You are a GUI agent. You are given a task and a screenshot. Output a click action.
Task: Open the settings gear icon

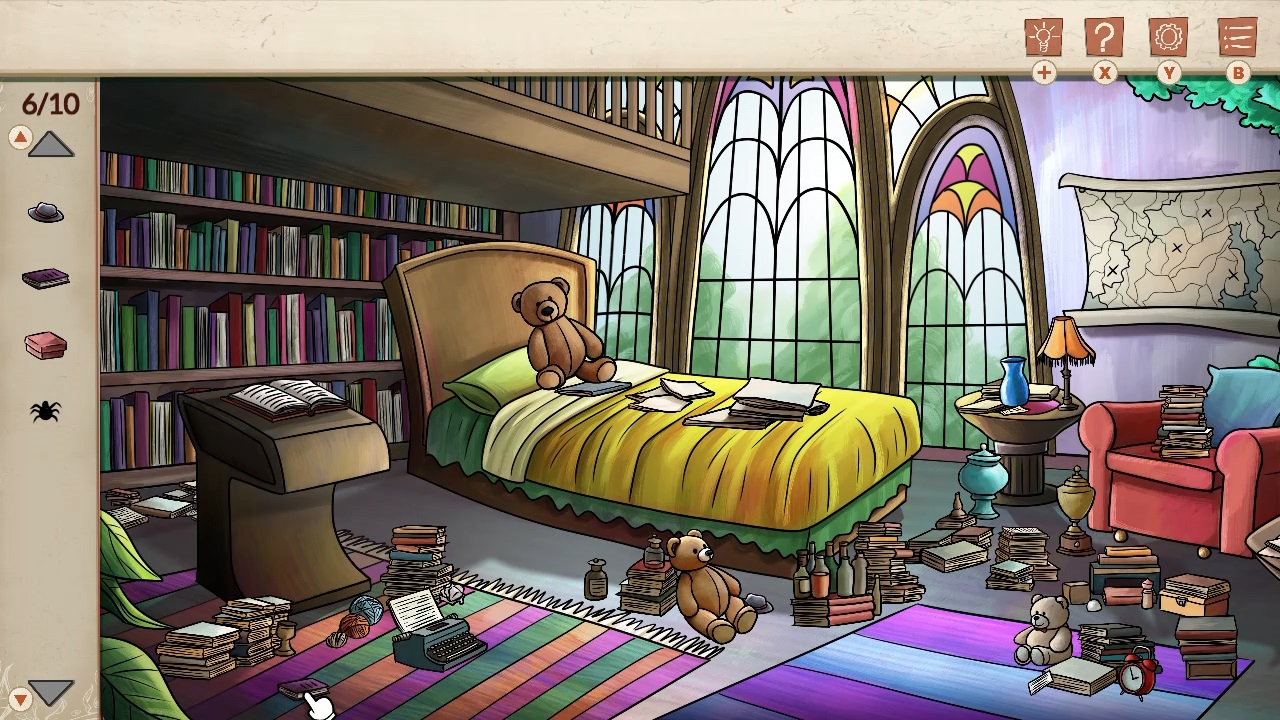tap(1168, 37)
